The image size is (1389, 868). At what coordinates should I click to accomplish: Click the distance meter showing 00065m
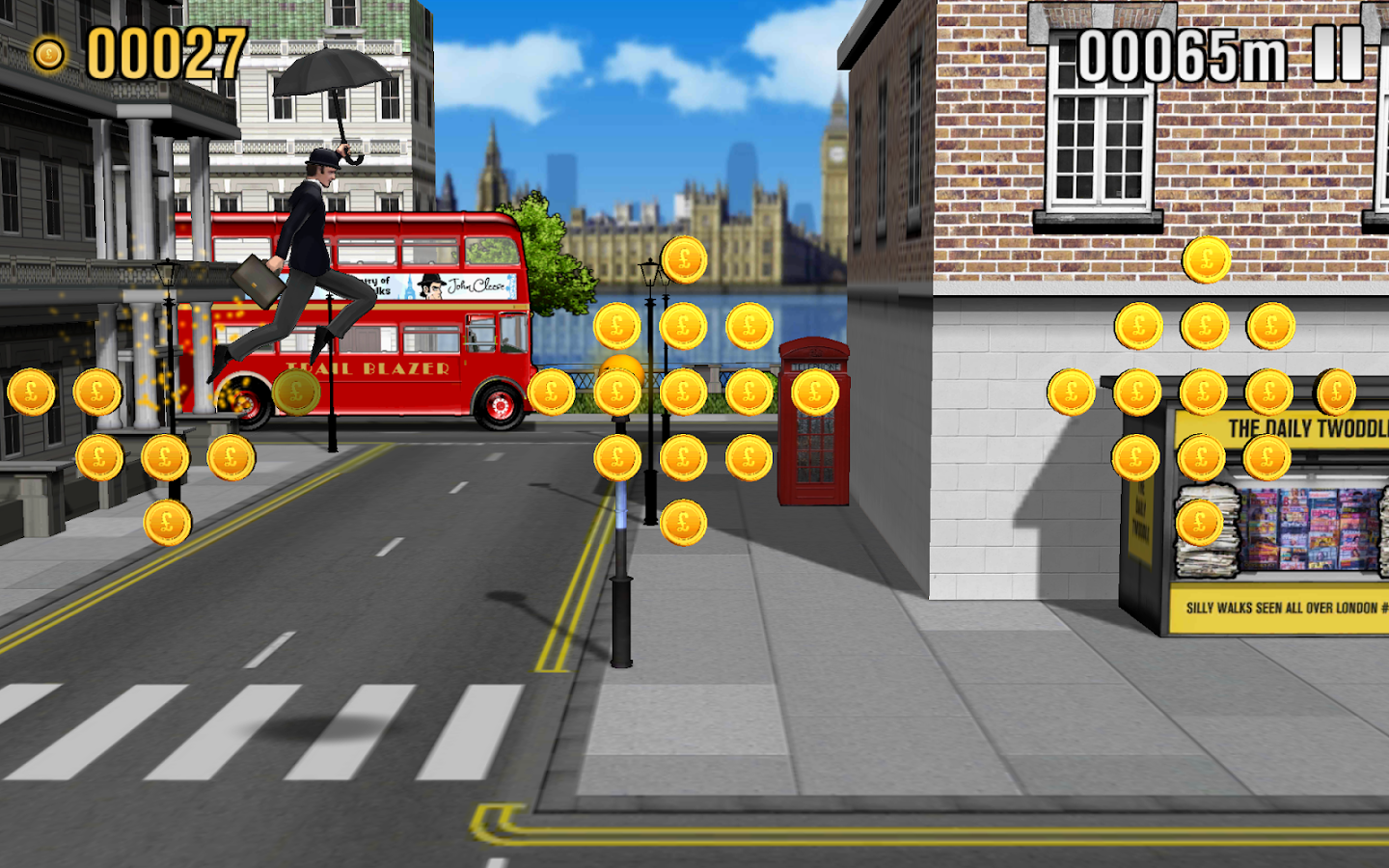1185,55
